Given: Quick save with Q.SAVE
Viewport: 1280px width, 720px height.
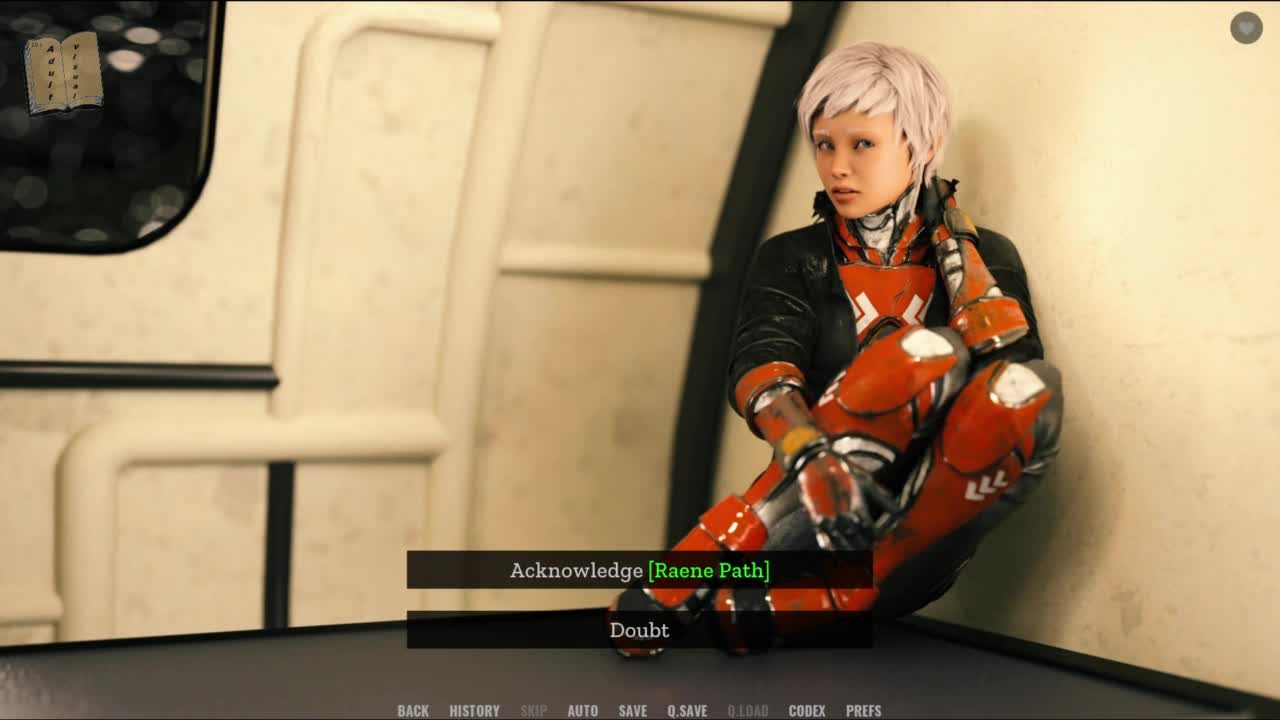Looking at the screenshot, I should (x=687, y=711).
